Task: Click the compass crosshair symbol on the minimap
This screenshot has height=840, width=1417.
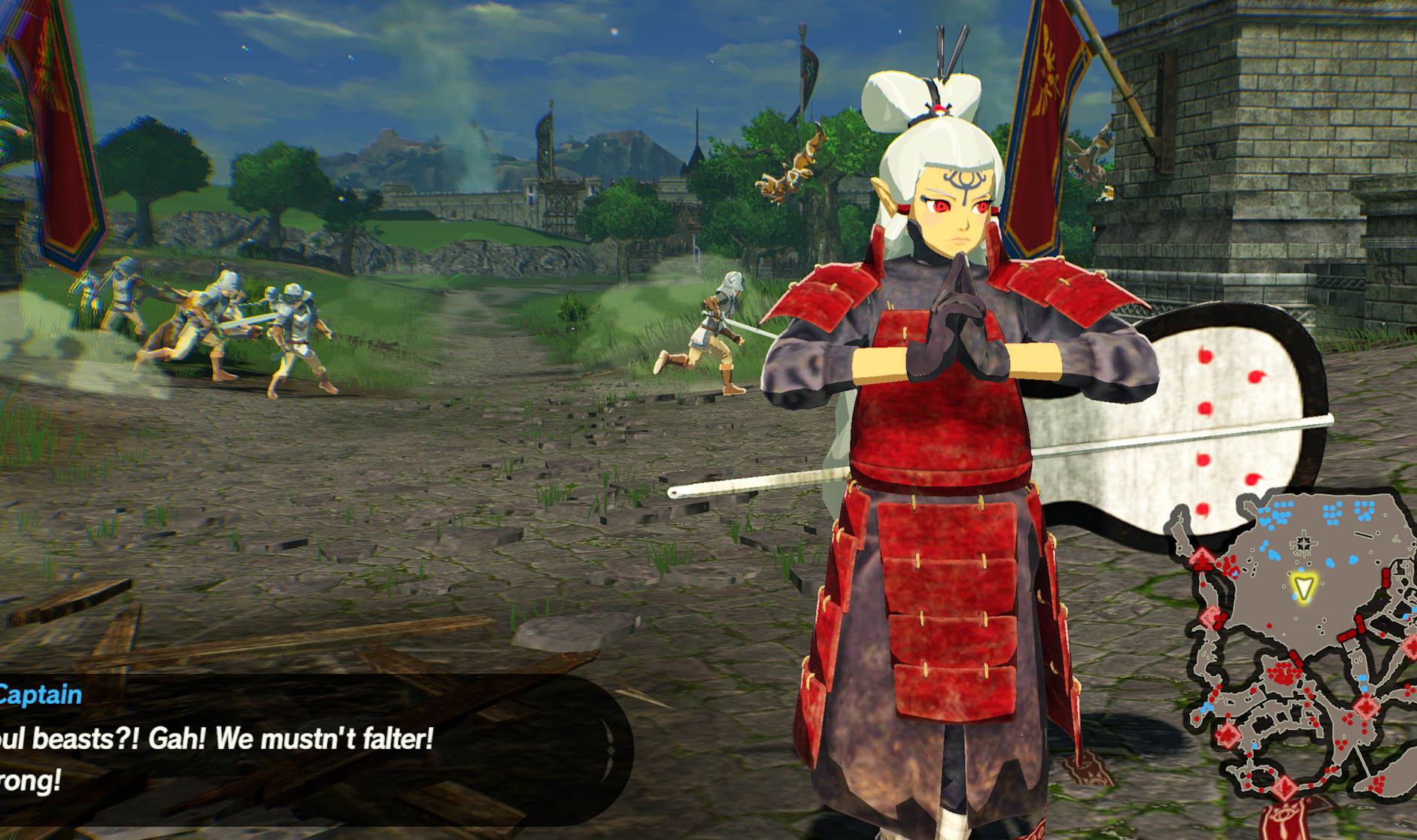Action: [1303, 542]
